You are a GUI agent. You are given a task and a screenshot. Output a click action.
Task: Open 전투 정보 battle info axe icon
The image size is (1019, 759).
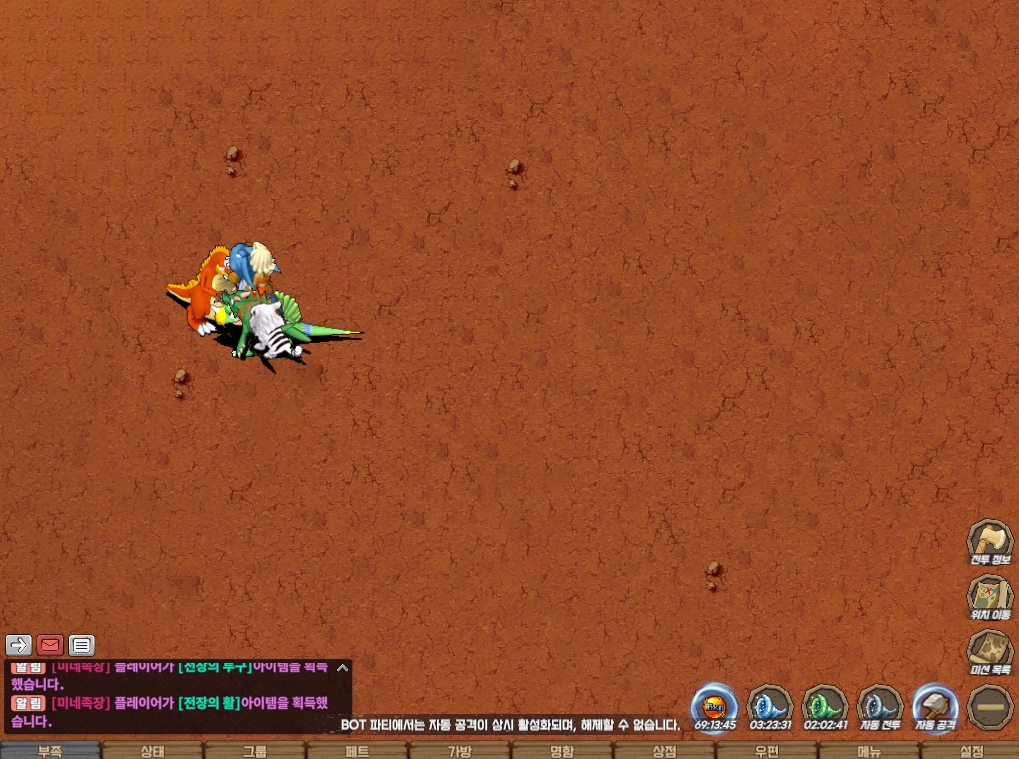(990, 541)
